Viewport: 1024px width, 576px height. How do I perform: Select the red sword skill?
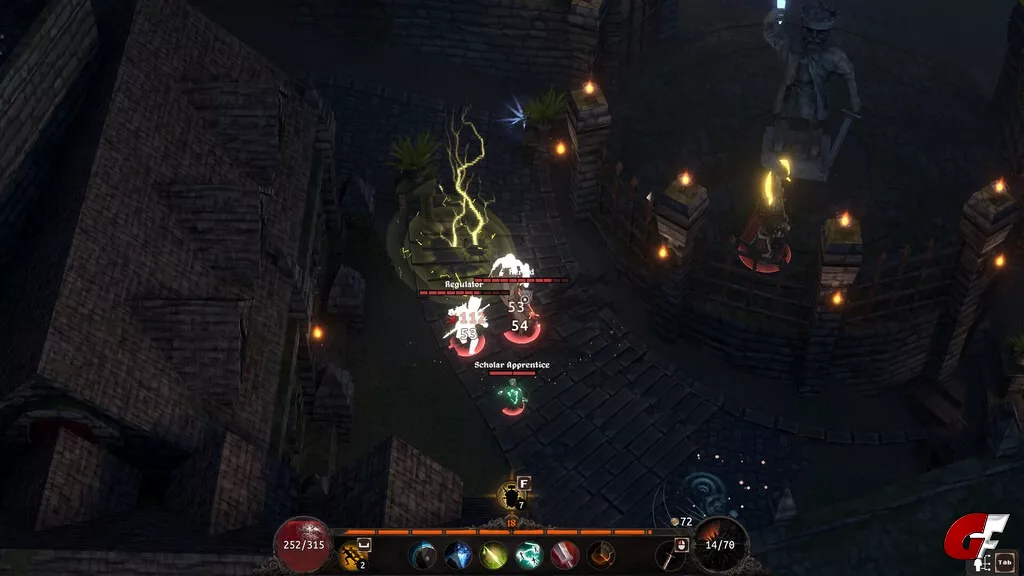564,555
